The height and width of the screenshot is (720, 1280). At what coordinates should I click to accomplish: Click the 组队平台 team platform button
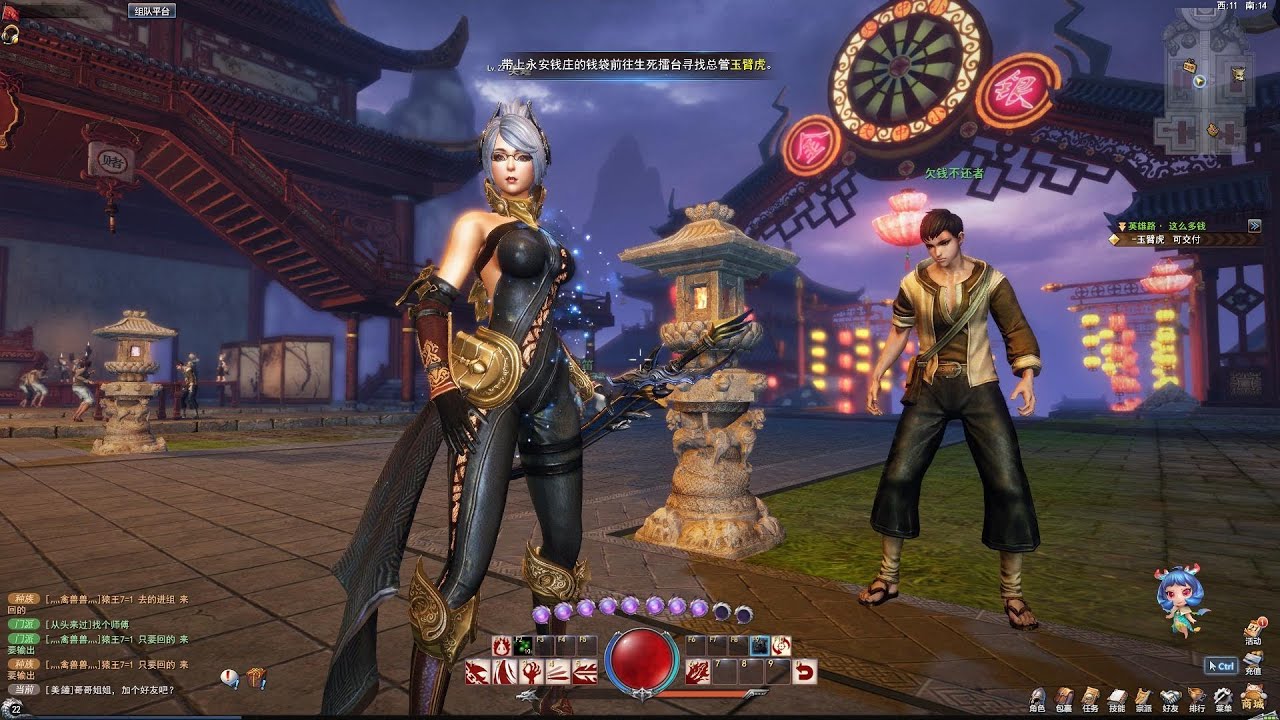click(x=152, y=11)
